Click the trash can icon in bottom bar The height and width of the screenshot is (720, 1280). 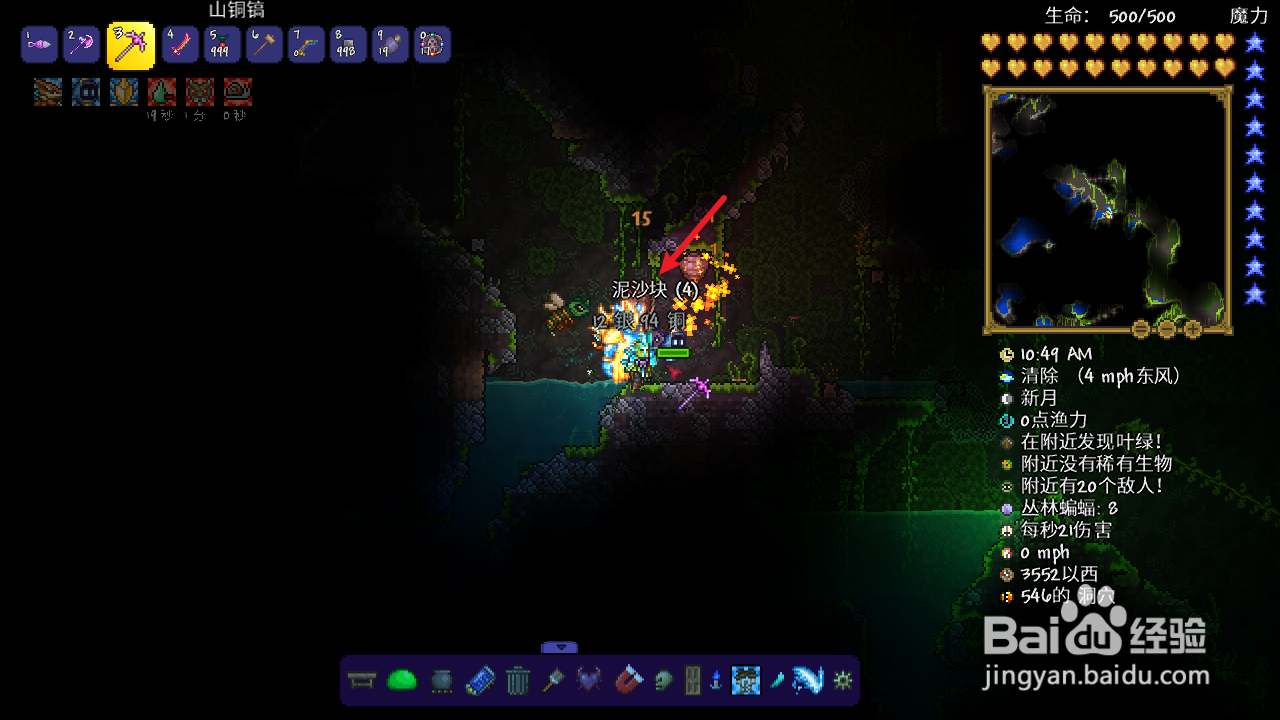tap(517, 681)
